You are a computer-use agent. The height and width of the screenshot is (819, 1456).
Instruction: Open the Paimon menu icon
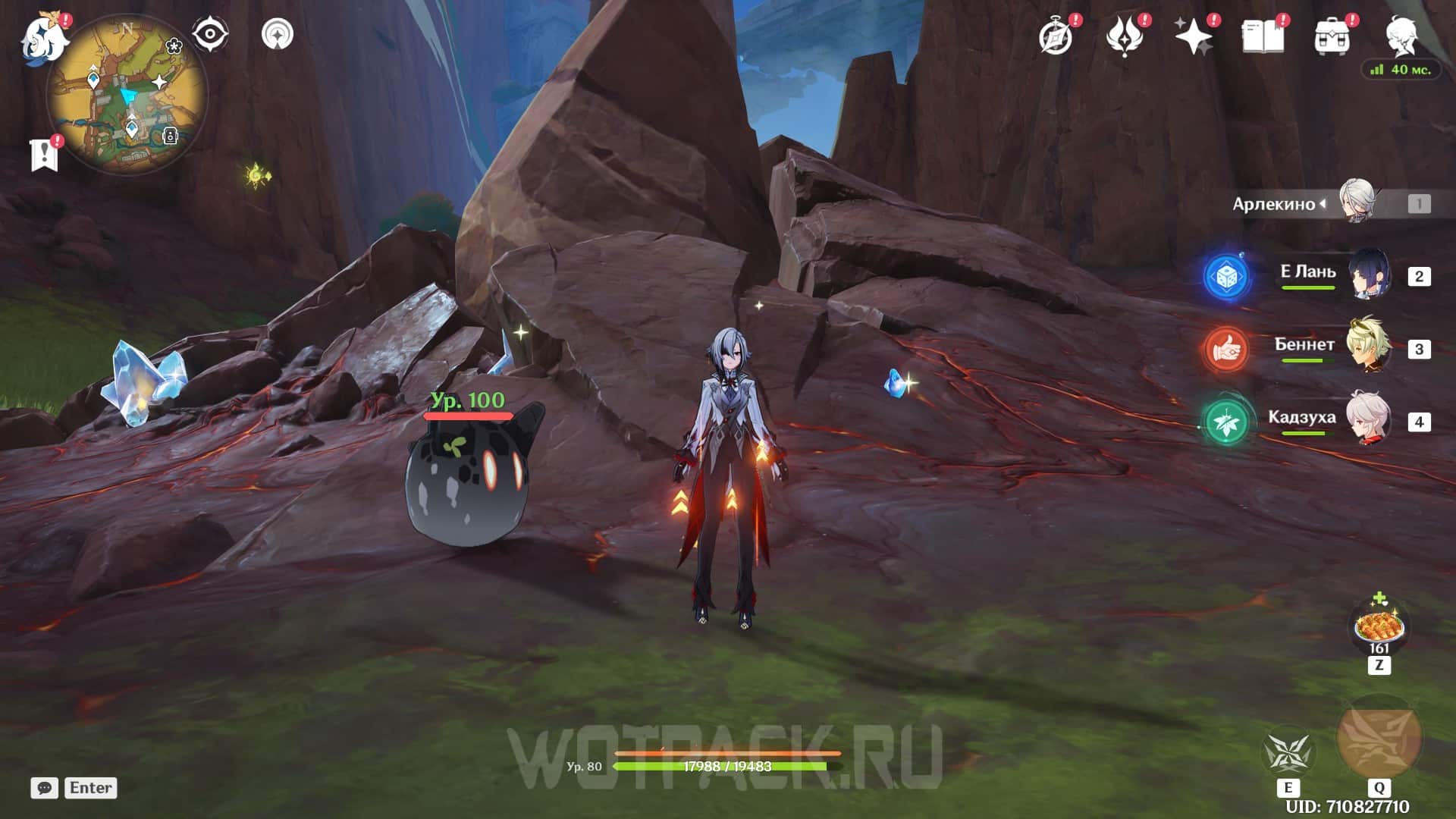click(x=44, y=39)
